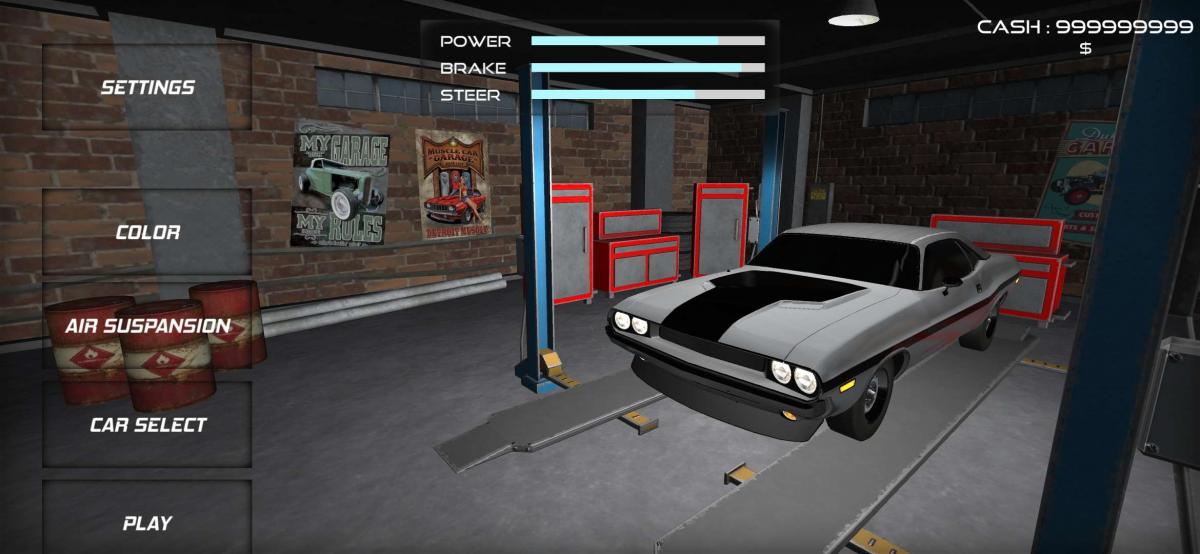Go to Car Select
The height and width of the screenshot is (554, 1200).
pyautogui.click(x=148, y=424)
